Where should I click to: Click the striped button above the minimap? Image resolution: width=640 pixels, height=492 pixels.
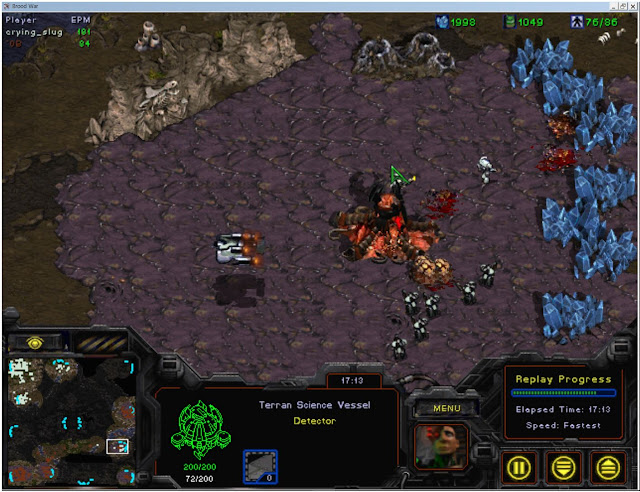pos(101,342)
